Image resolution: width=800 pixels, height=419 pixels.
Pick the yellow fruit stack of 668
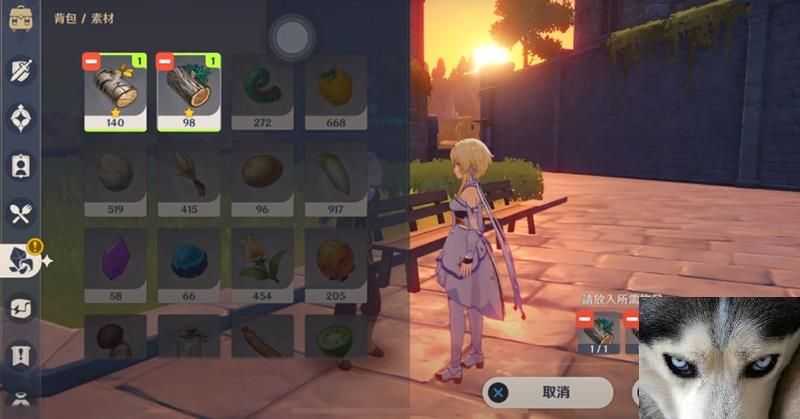coord(336,93)
